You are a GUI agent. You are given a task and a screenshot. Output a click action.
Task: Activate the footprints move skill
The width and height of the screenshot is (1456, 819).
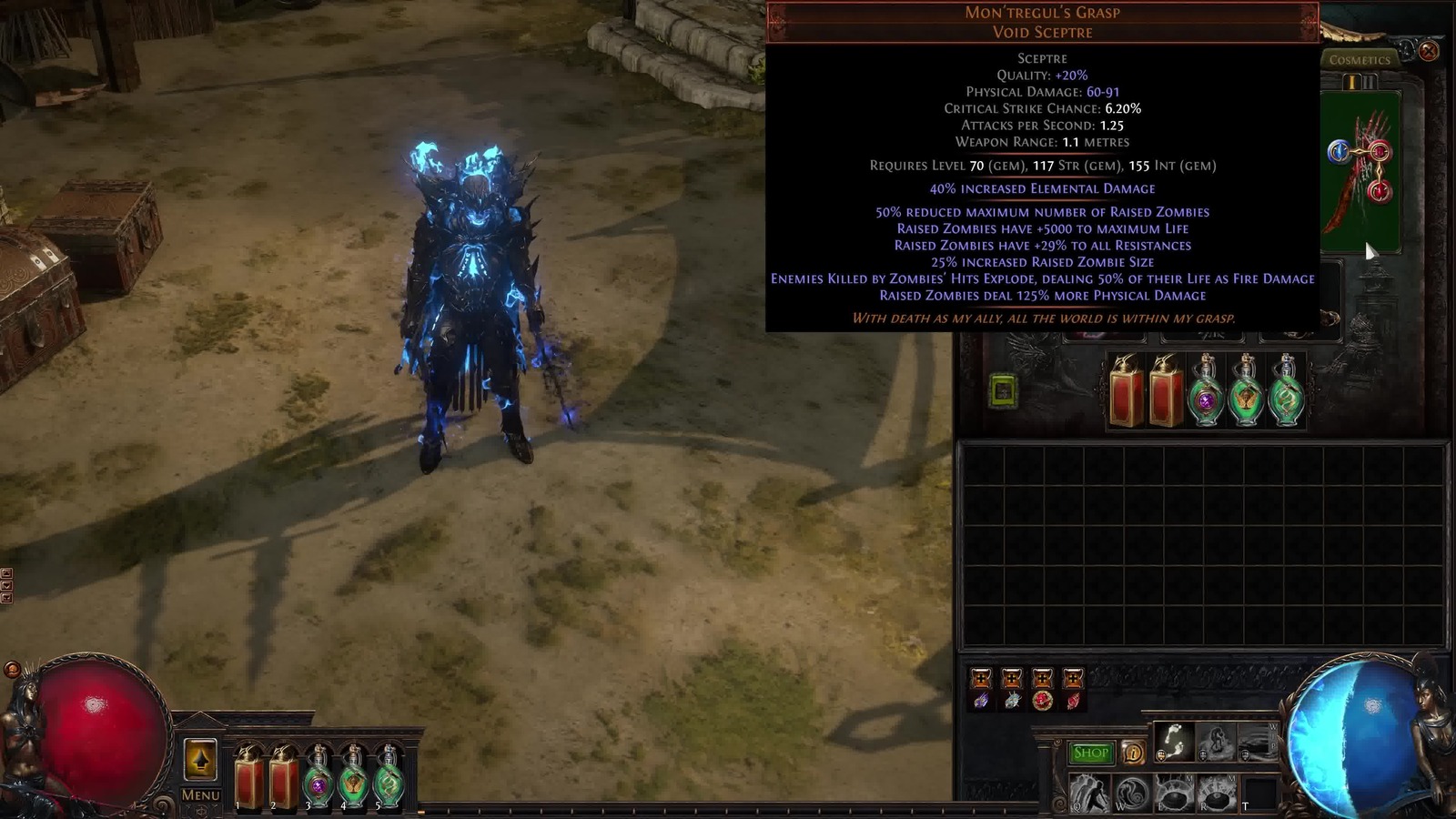point(1174,742)
